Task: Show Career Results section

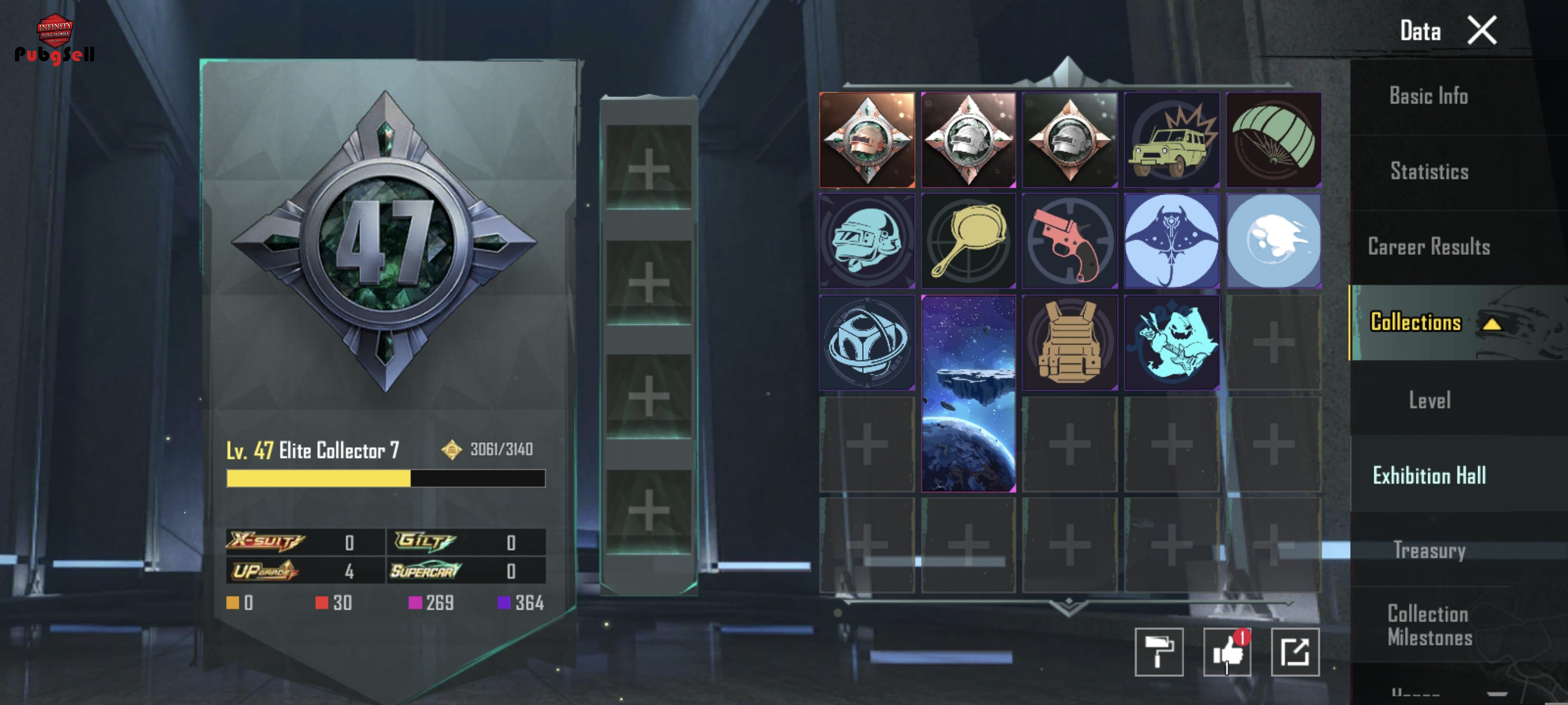Action: [1428, 247]
